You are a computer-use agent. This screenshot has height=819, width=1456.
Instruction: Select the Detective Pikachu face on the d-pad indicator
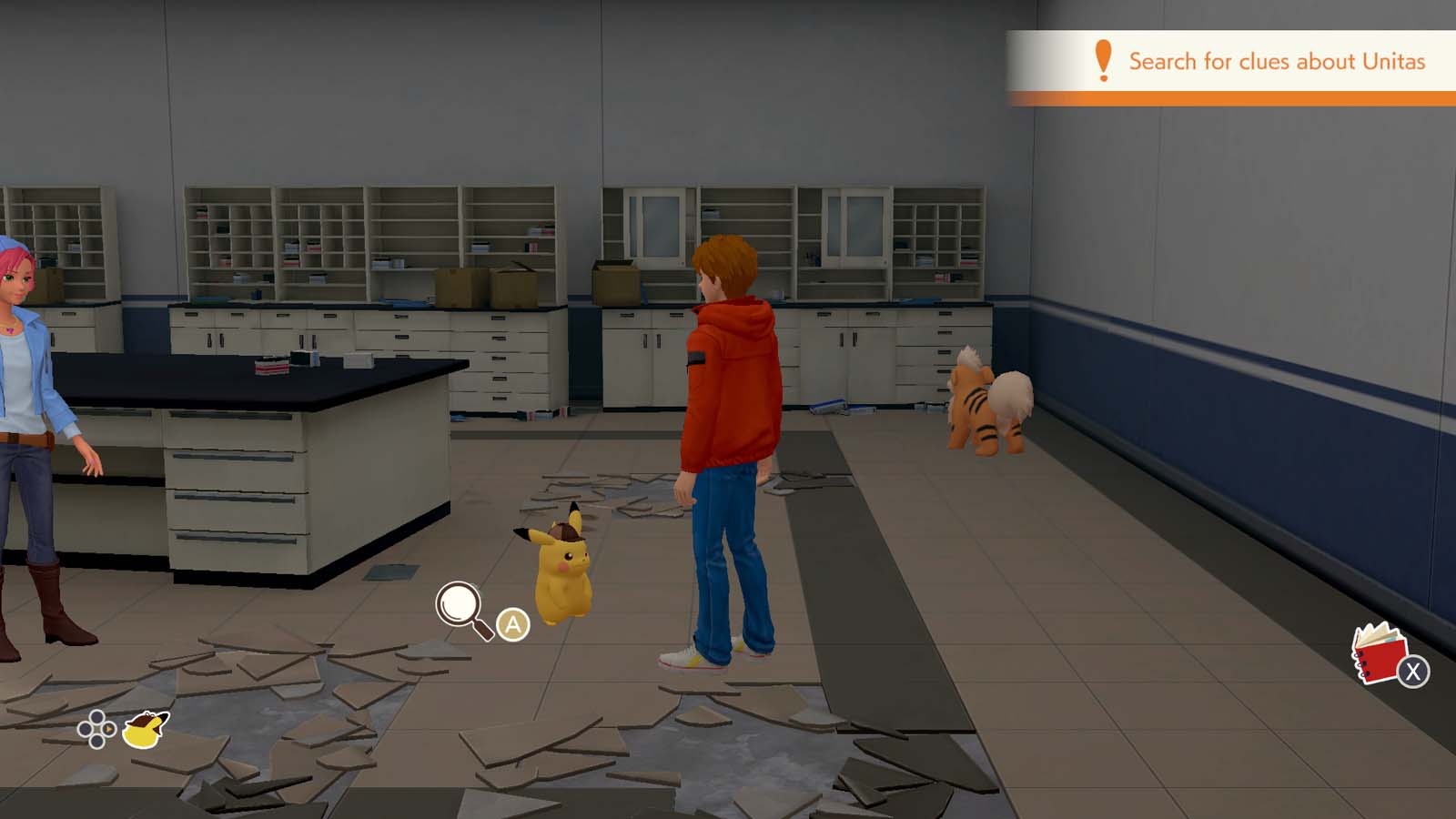(144, 731)
